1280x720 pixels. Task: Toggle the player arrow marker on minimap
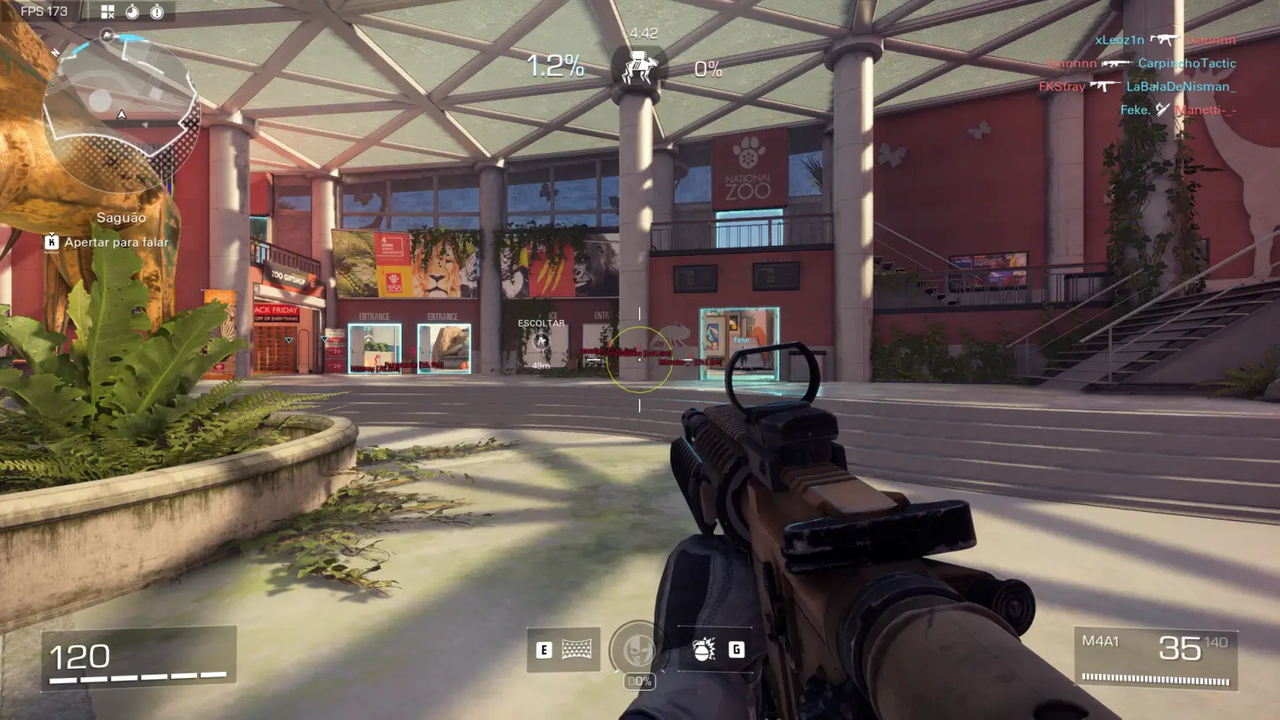coord(120,114)
